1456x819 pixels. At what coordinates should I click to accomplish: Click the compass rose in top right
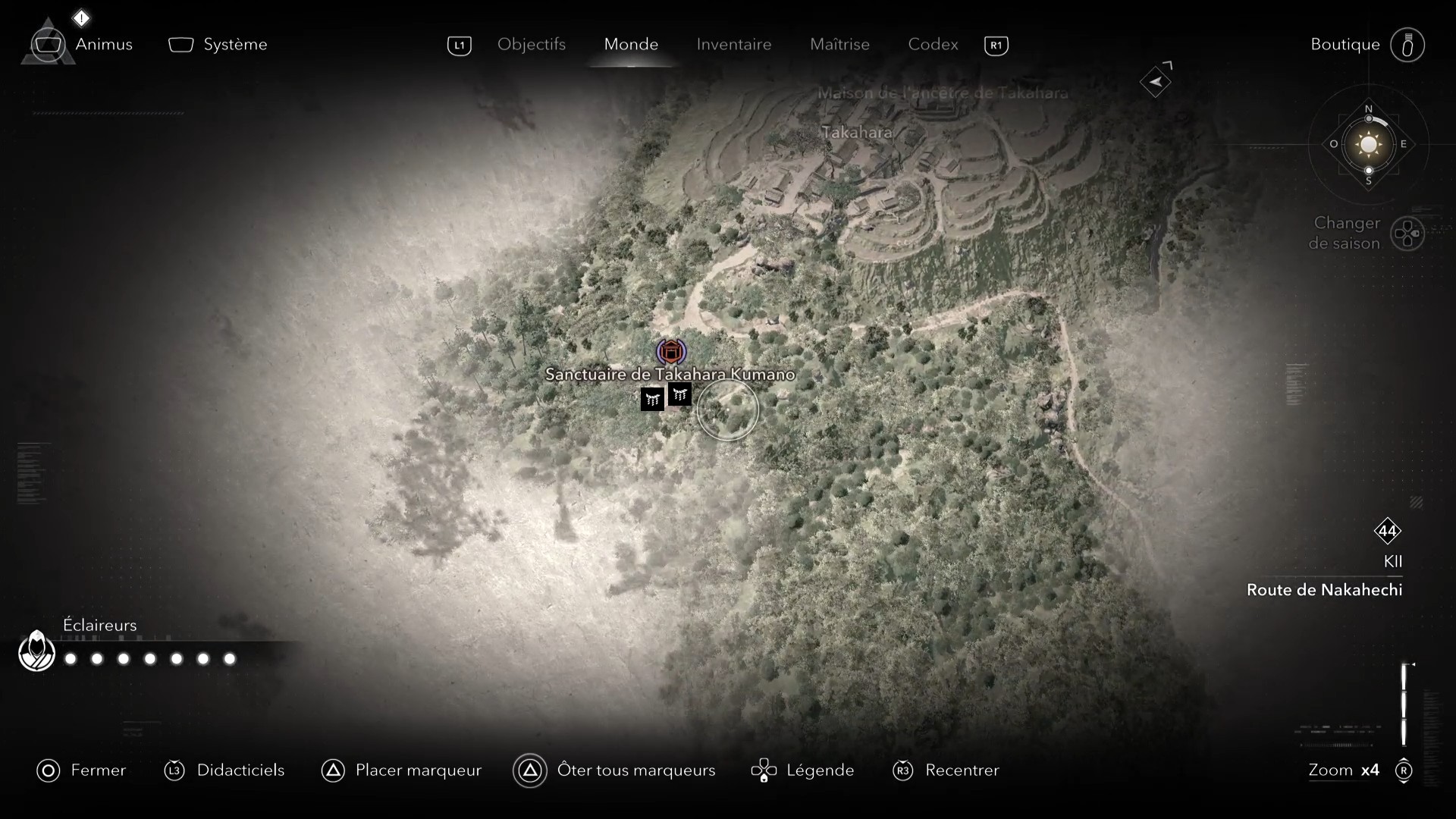(x=1367, y=144)
